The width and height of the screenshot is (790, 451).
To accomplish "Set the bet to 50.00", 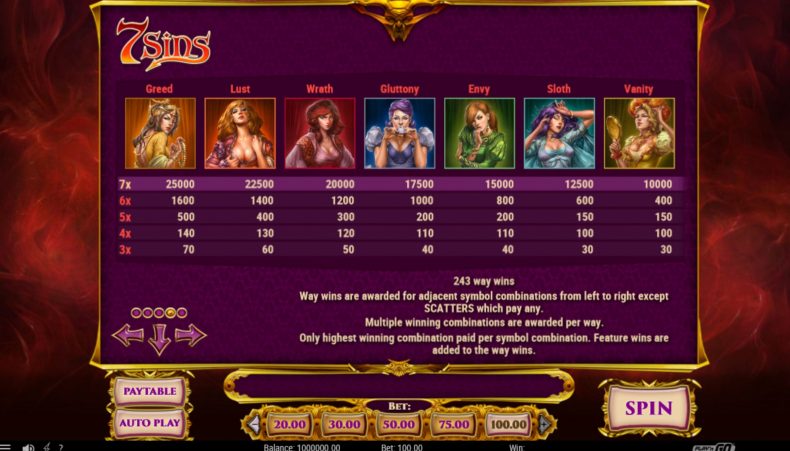I will (399, 424).
